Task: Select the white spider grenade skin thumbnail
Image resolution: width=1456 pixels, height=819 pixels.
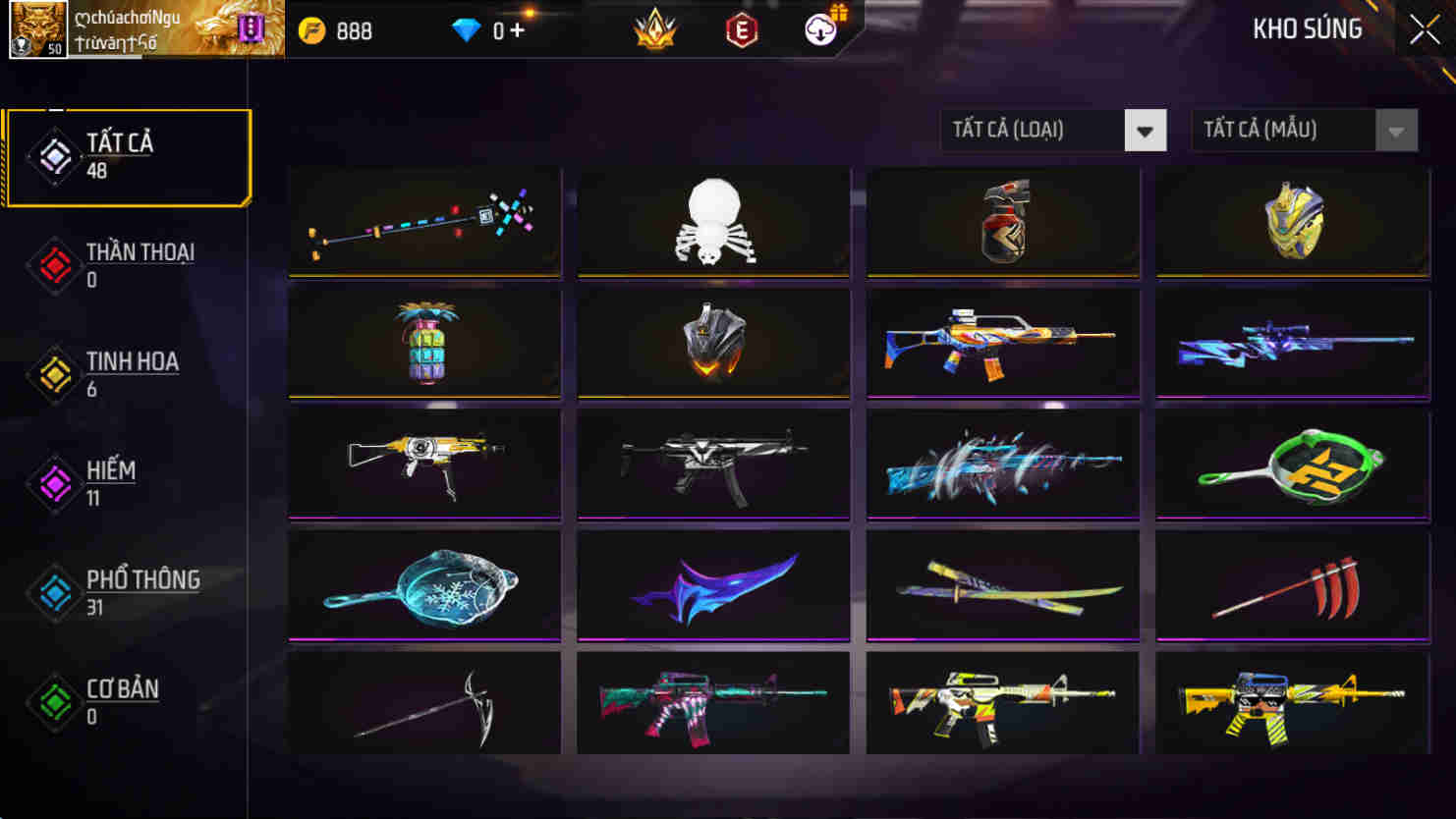Action: 713,223
